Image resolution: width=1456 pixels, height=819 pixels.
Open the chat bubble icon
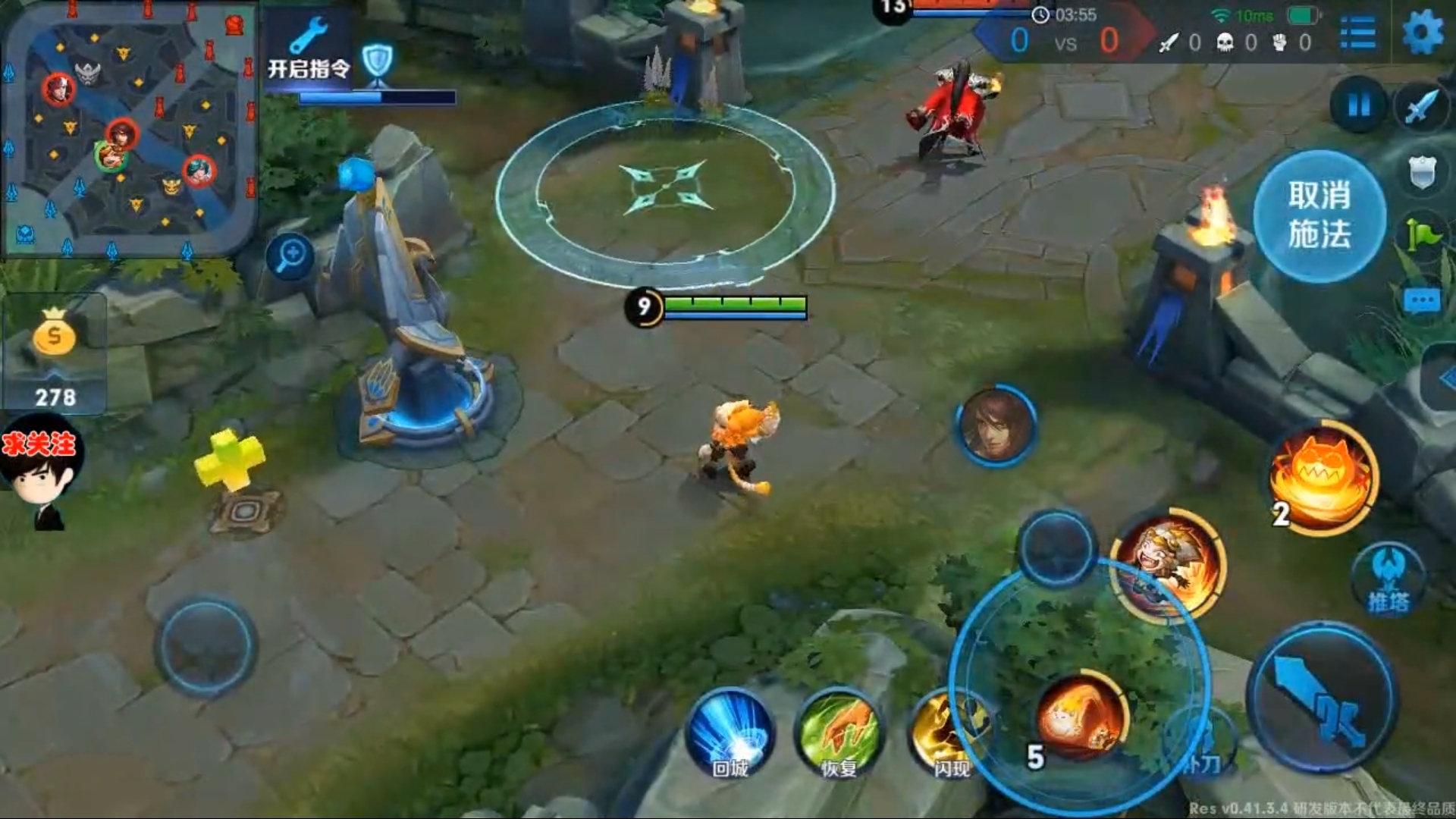click(x=1421, y=302)
